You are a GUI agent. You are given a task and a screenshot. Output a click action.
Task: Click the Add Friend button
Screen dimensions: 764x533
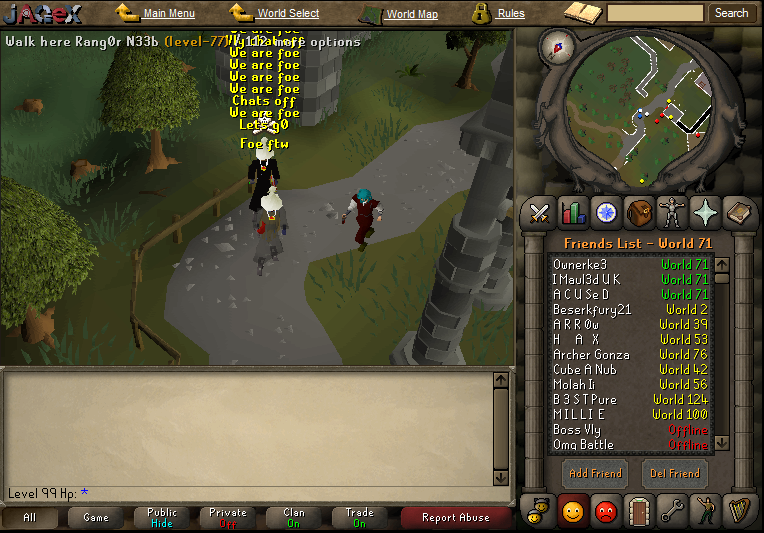[594, 473]
